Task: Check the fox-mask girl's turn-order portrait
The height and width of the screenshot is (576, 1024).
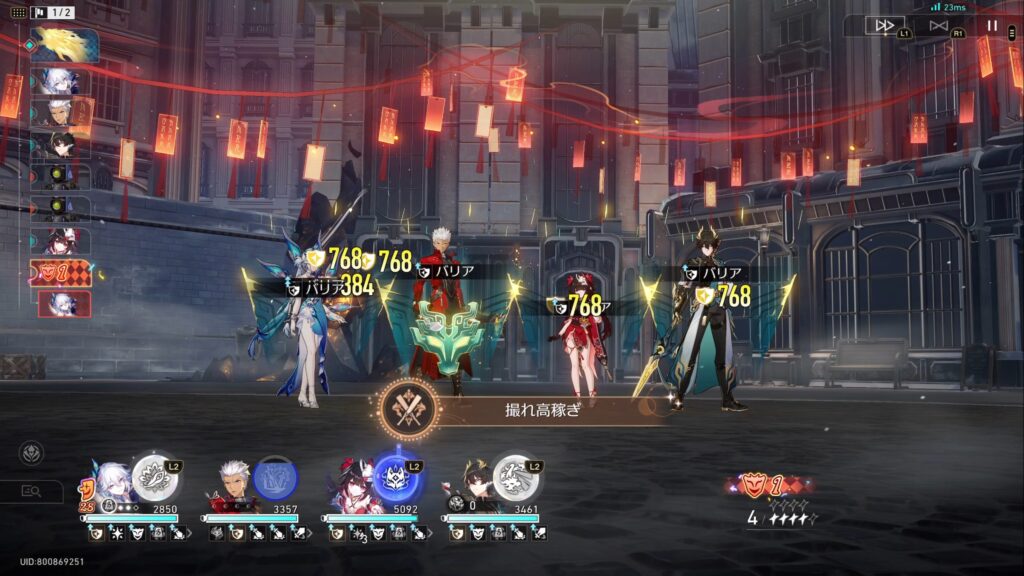Action: click(x=62, y=241)
